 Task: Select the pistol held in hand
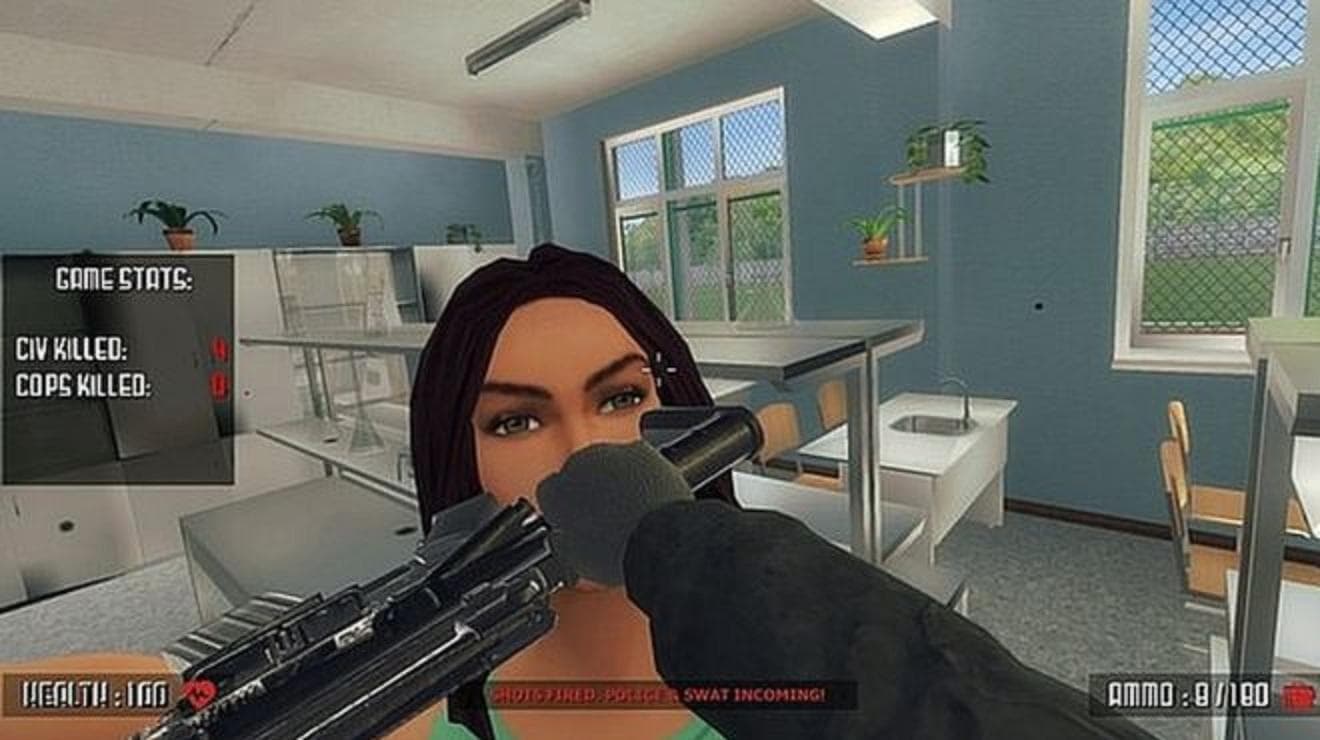(x=400, y=600)
